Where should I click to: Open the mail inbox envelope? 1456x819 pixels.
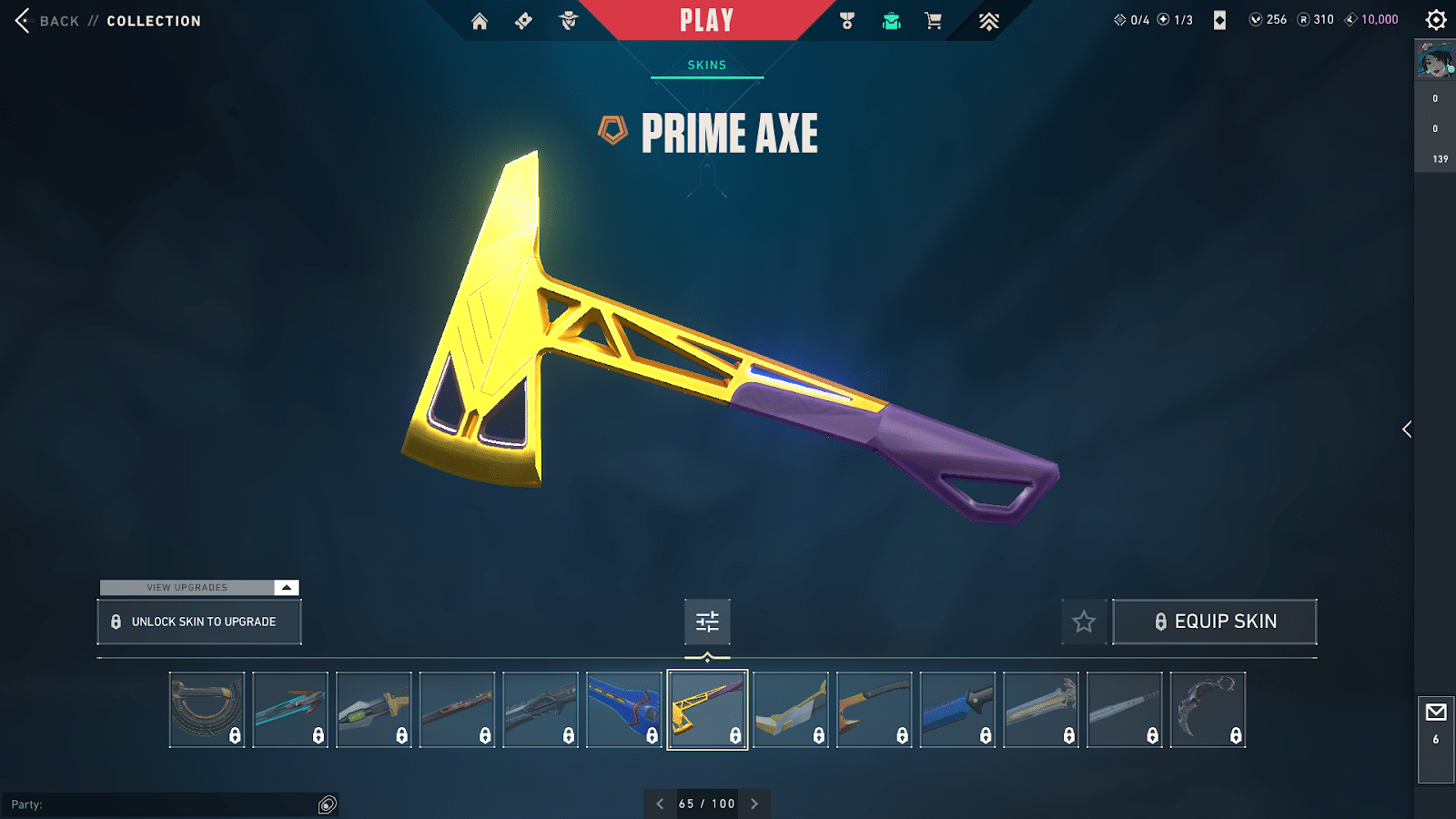[1436, 713]
